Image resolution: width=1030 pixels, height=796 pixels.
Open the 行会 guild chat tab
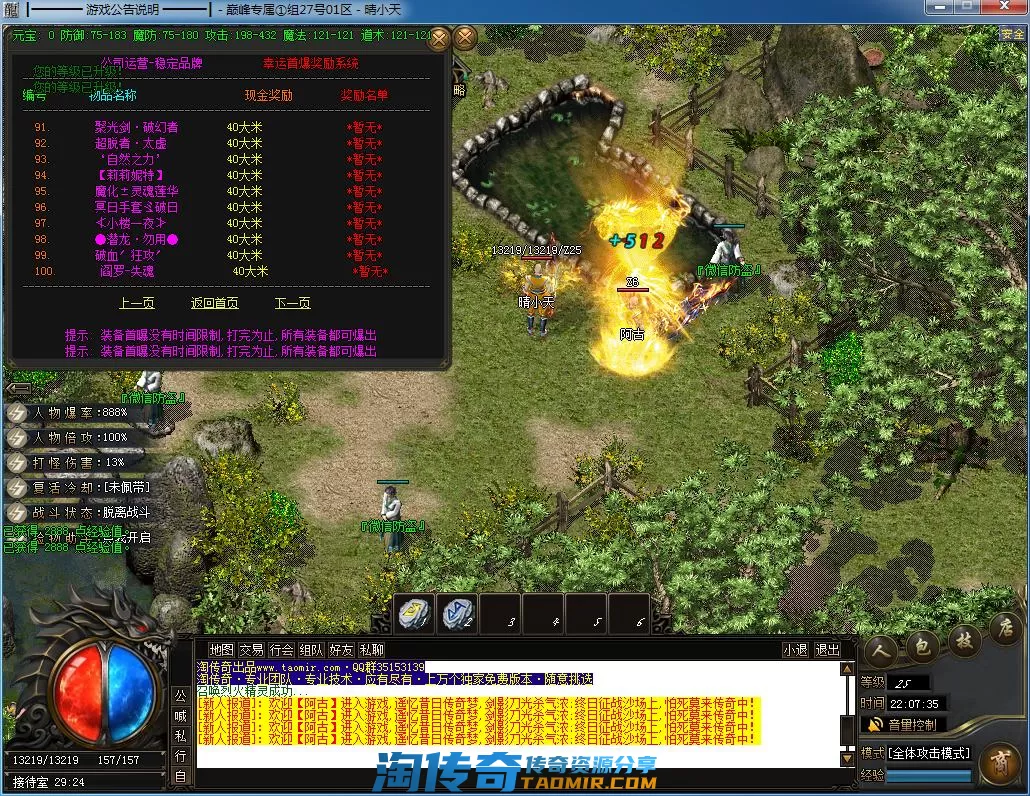[x=282, y=649]
